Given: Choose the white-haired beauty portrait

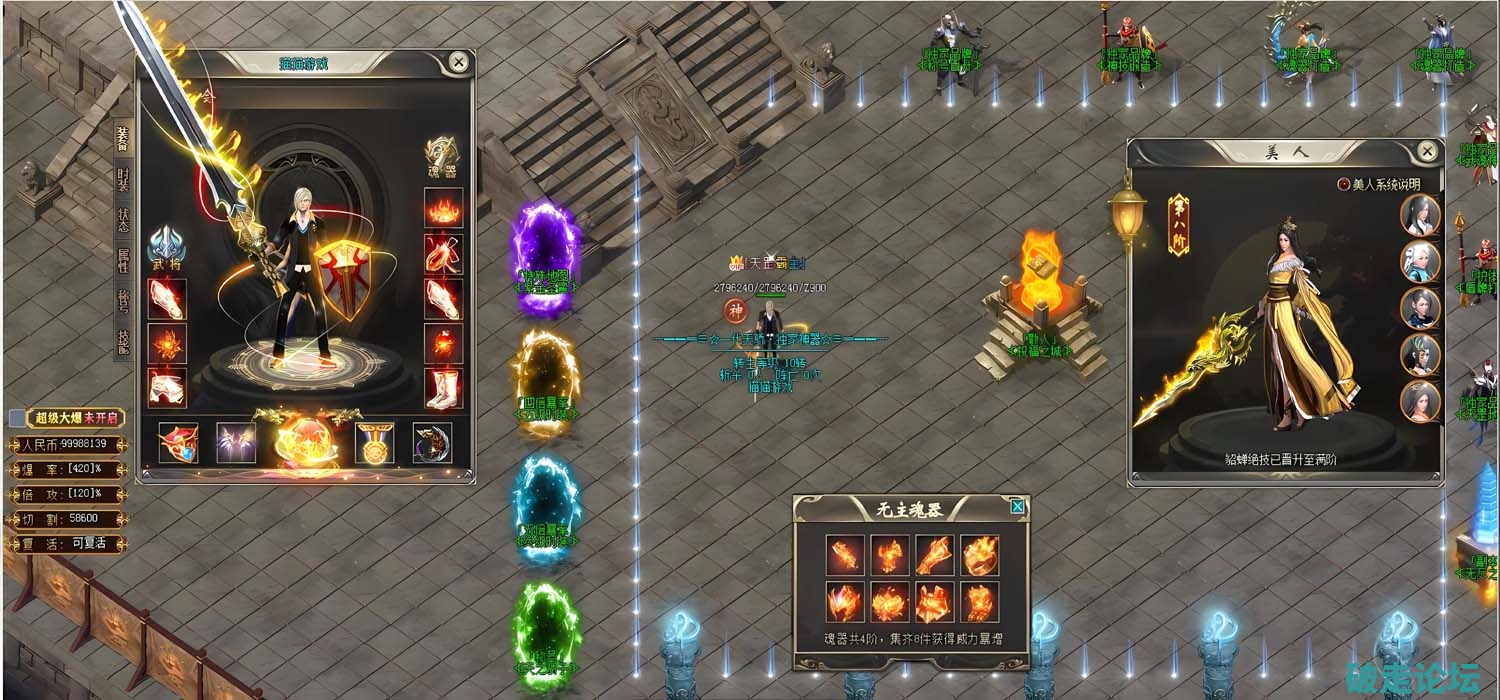Looking at the screenshot, I should [1420, 262].
